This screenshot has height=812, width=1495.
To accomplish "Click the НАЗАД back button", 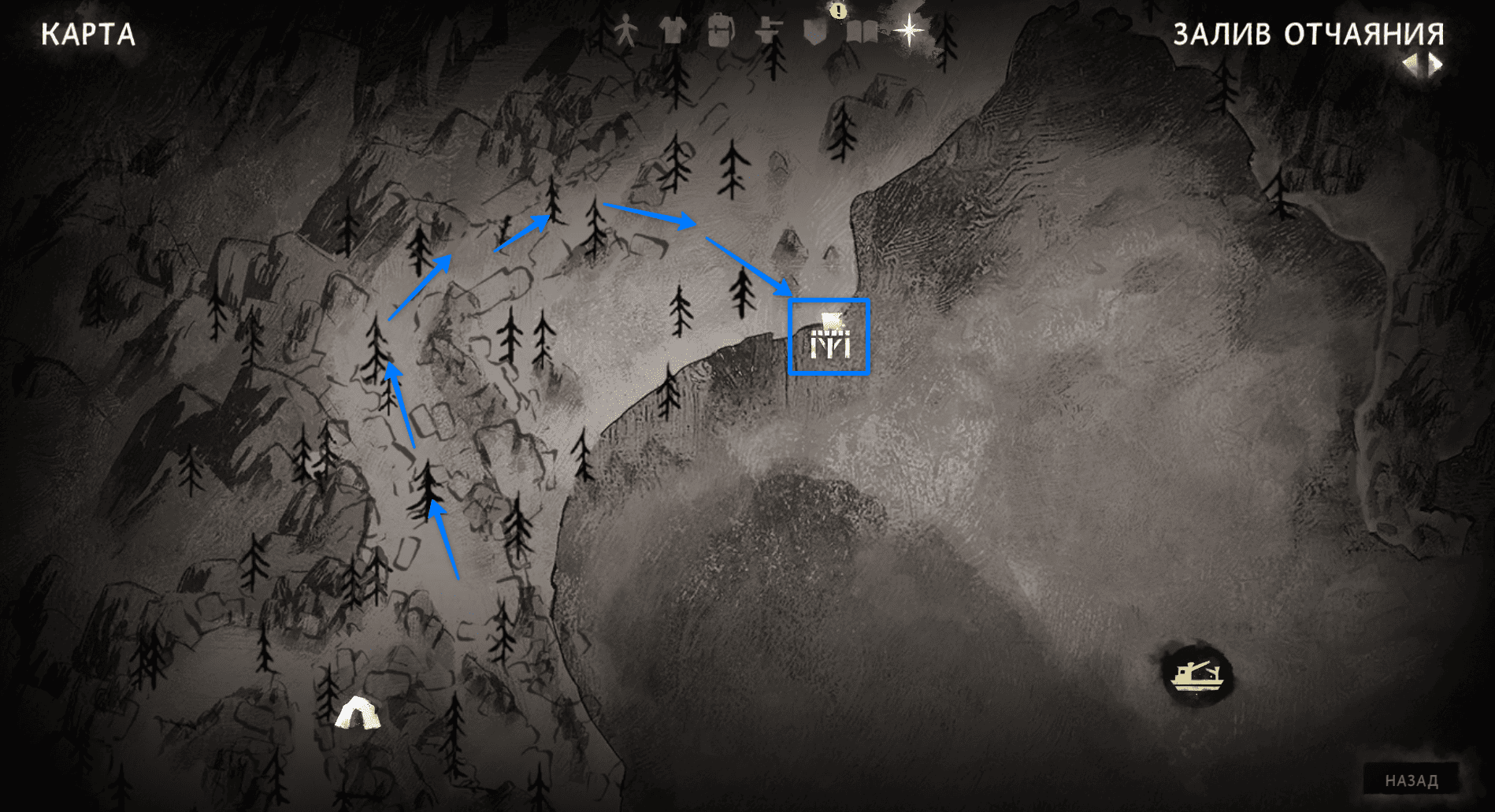I will [x=1412, y=780].
